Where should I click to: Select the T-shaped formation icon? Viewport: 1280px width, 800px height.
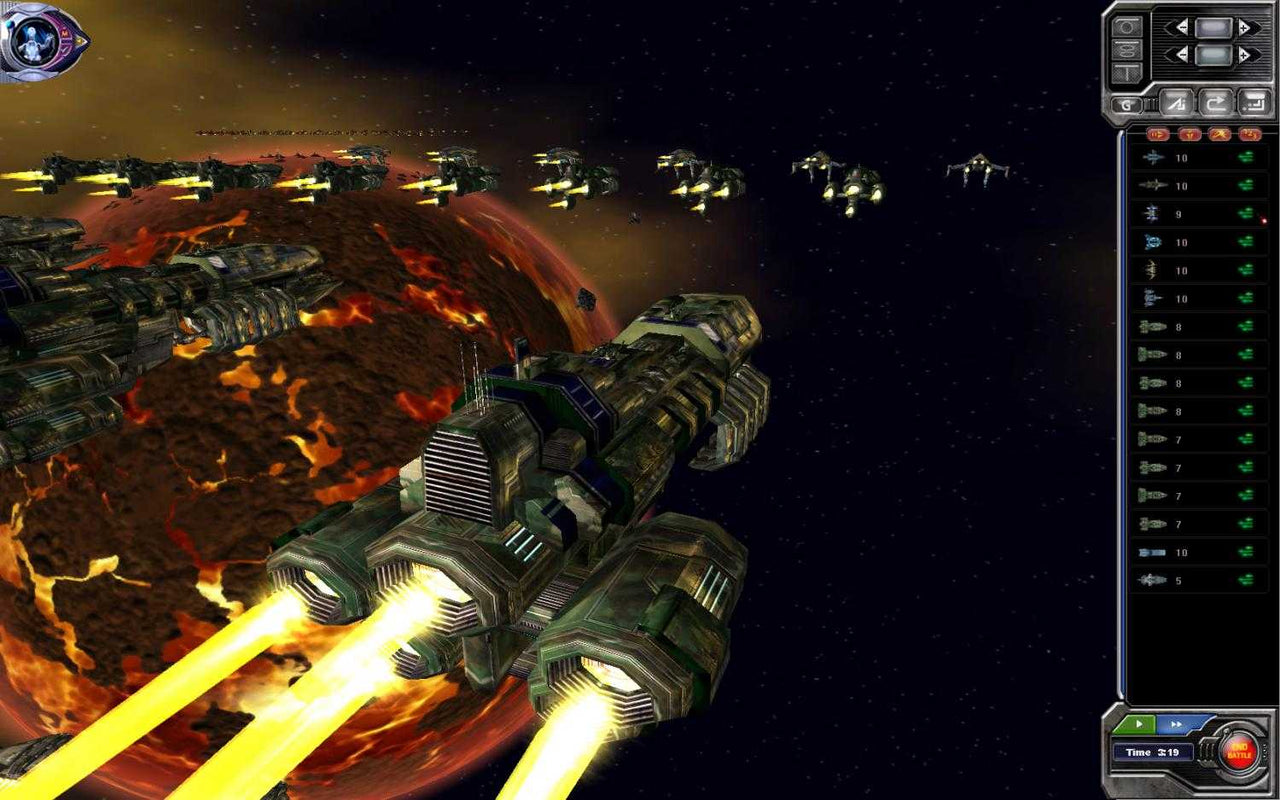point(1124,72)
